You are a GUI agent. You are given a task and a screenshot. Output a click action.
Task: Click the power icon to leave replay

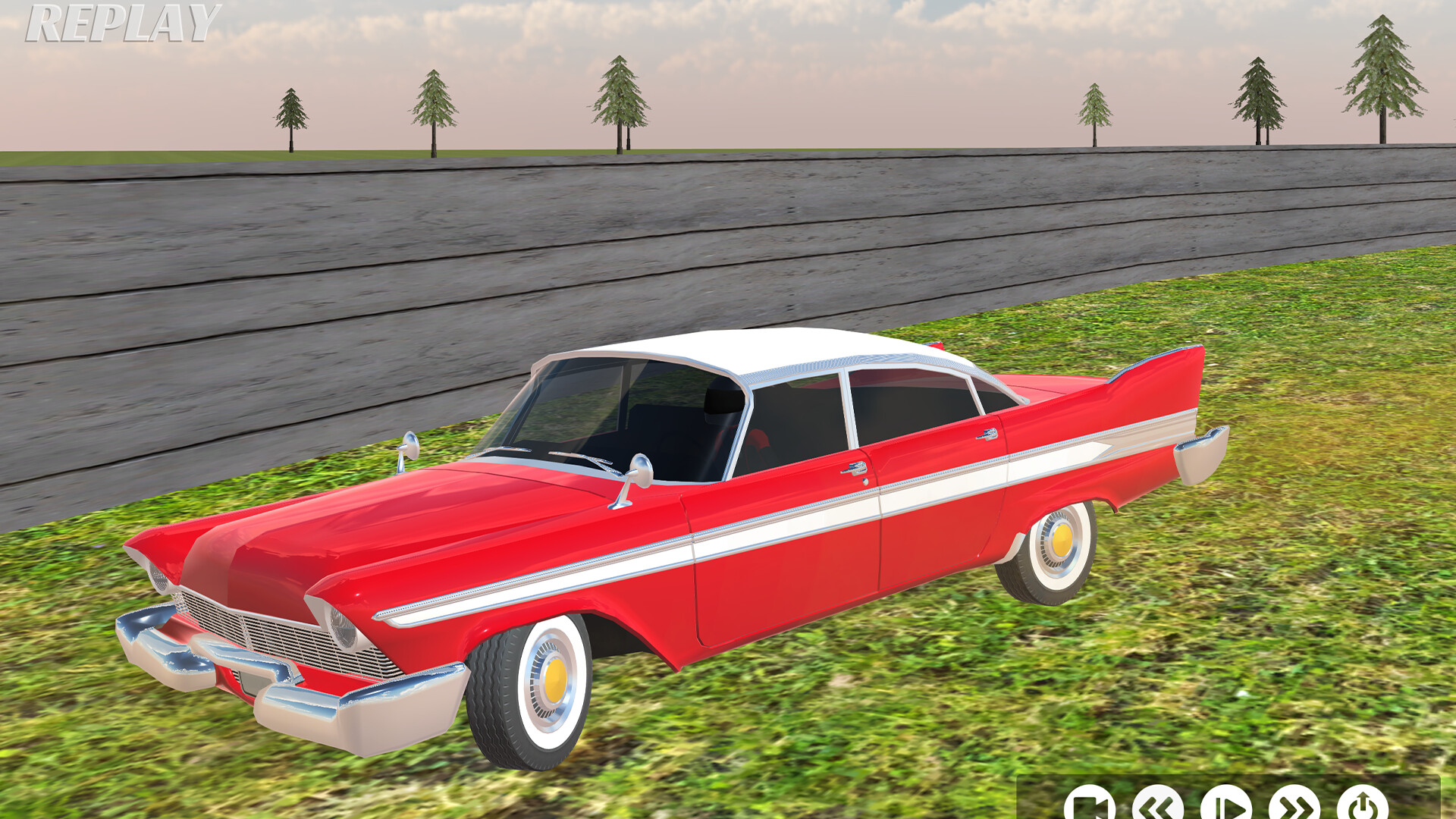(1362, 806)
